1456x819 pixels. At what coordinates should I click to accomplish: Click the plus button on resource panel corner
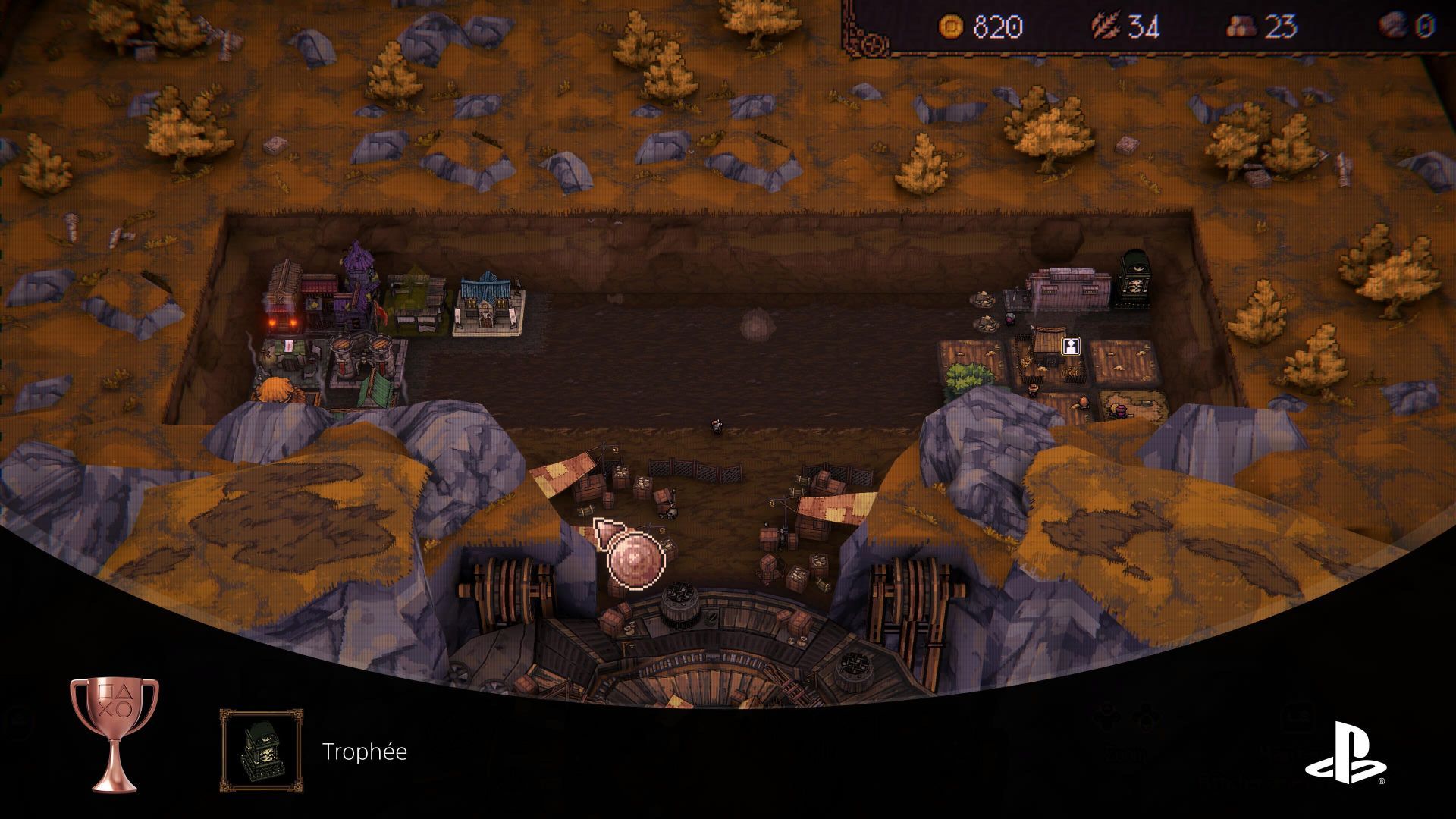tap(874, 44)
